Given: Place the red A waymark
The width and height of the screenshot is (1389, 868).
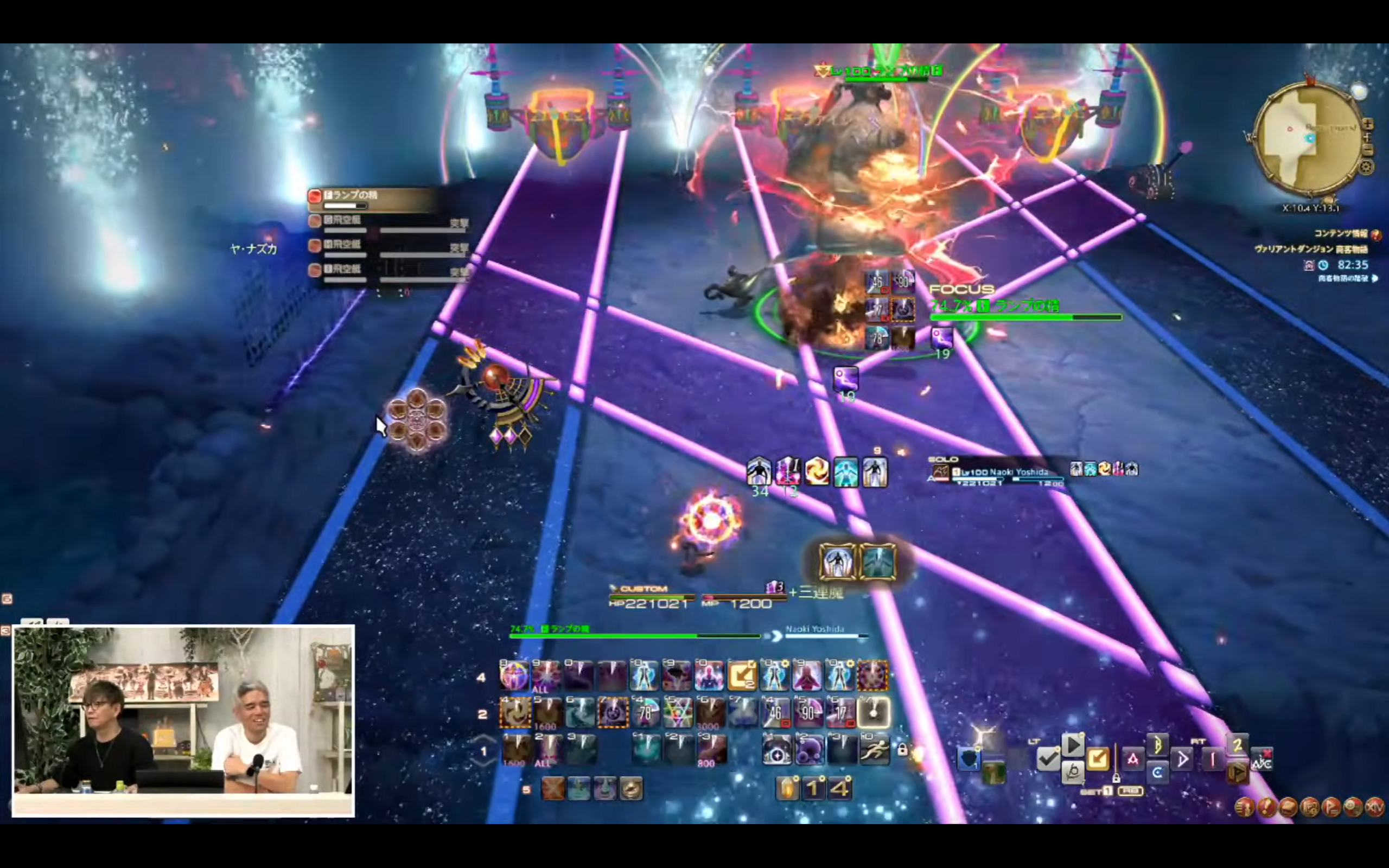Looking at the screenshot, I should point(1132,759).
